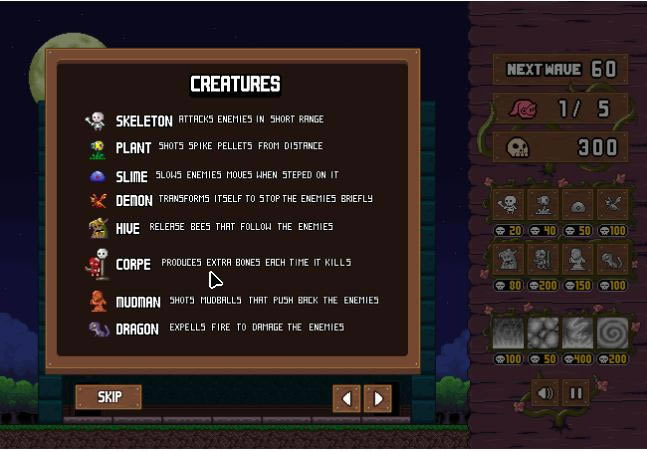Select the dragon creature costing 100
The width and height of the screenshot is (647, 451).
(x=612, y=259)
